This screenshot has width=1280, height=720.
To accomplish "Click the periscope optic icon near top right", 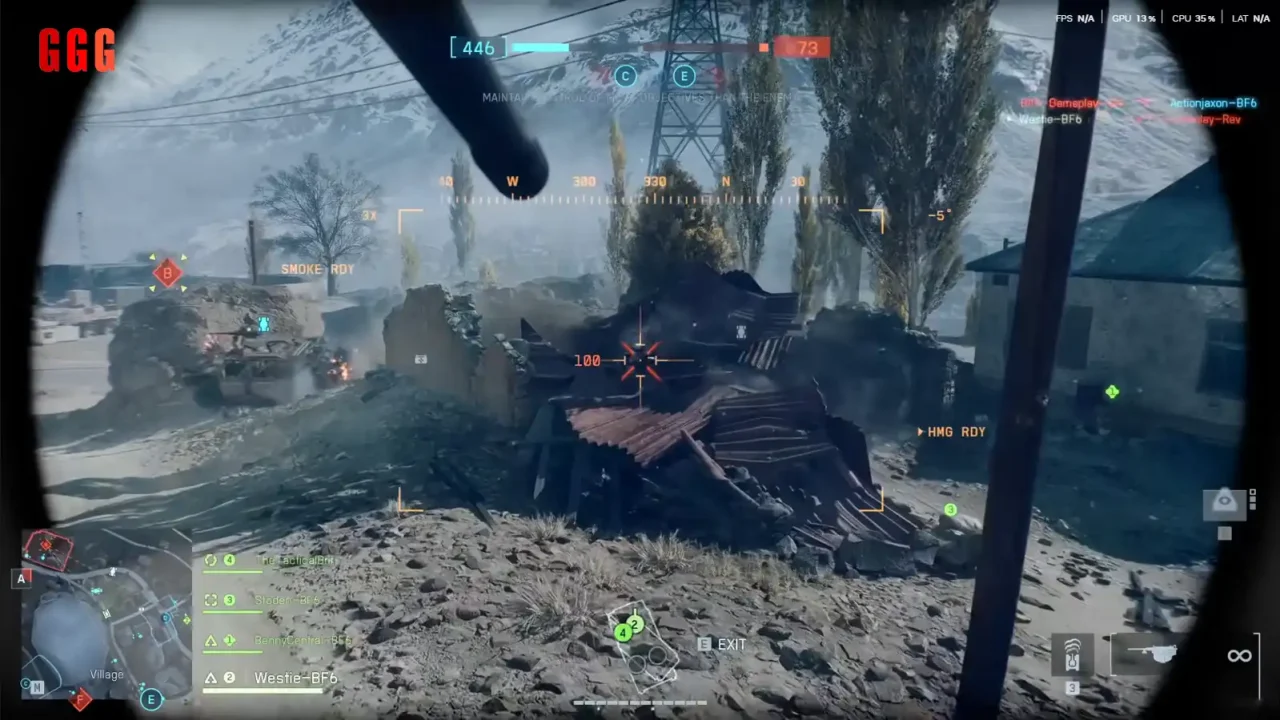I will [1224, 502].
